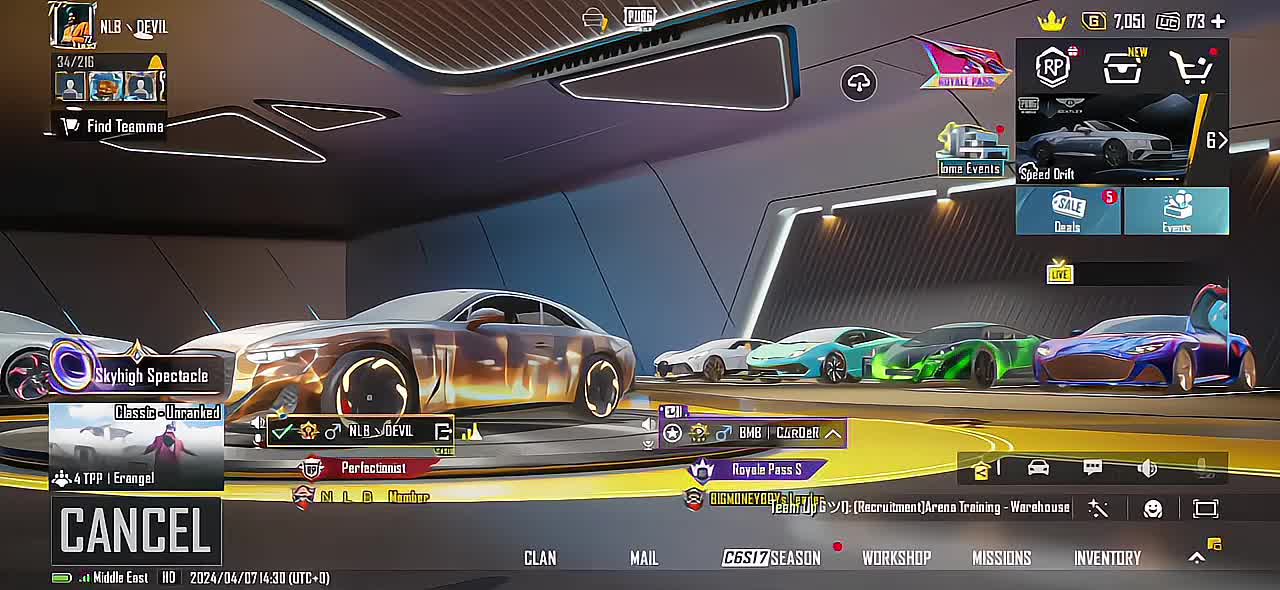Add UC with the plus button
This screenshot has height=590, width=1280.
point(1218,21)
